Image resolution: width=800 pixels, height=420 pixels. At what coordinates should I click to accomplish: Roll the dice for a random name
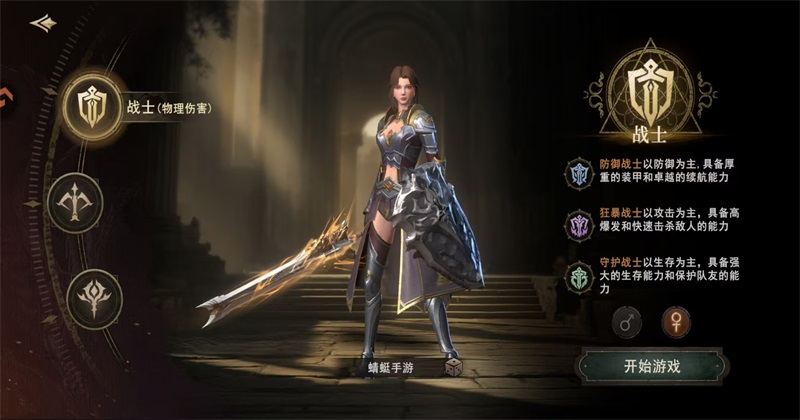[453, 367]
